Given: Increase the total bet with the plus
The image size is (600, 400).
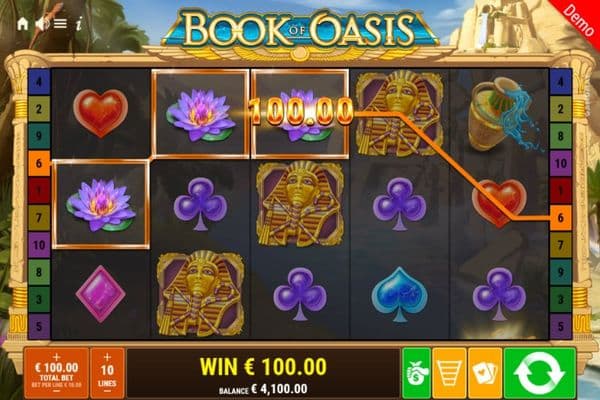Looking at the screenshot, I should click(x=56, y=355).
